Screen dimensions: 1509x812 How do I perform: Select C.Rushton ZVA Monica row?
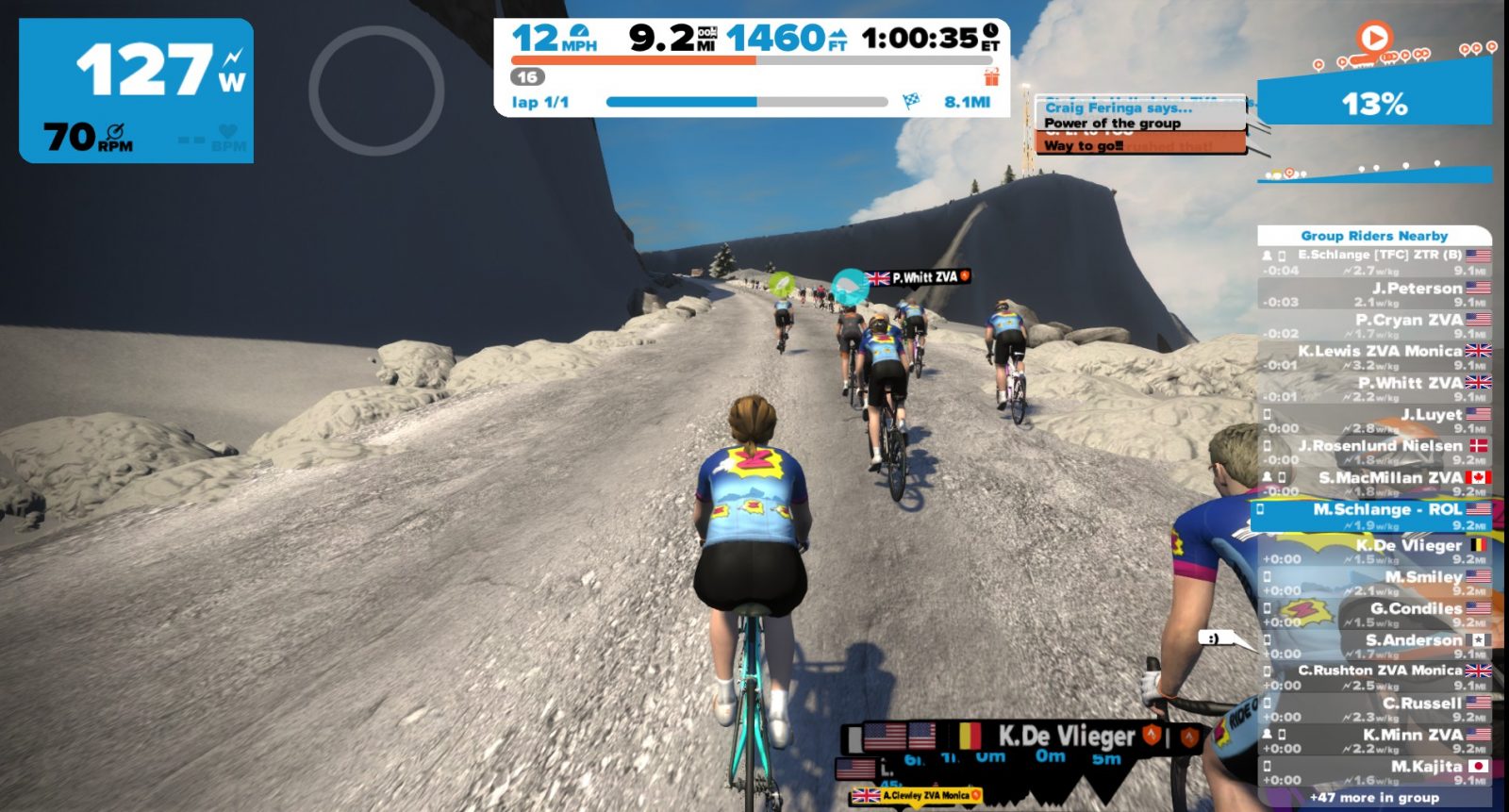click(1375, 677)
